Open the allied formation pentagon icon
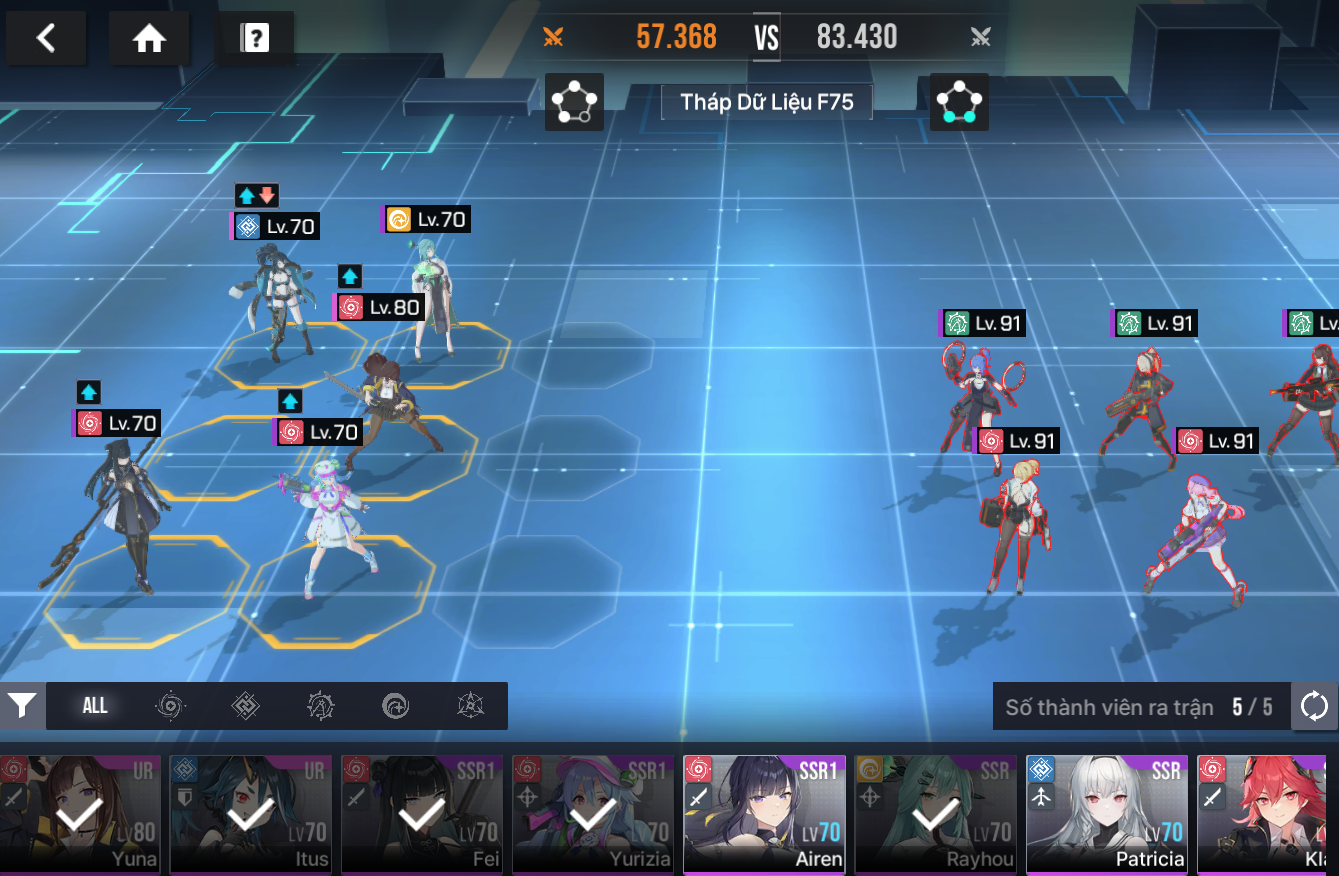The width and height of the screenshot is (1339, 876). point(574,101)
